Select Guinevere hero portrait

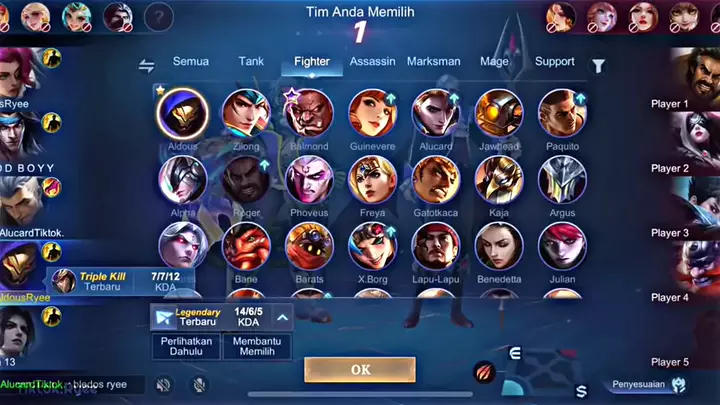pyautogui.click(x=372, y=113)
